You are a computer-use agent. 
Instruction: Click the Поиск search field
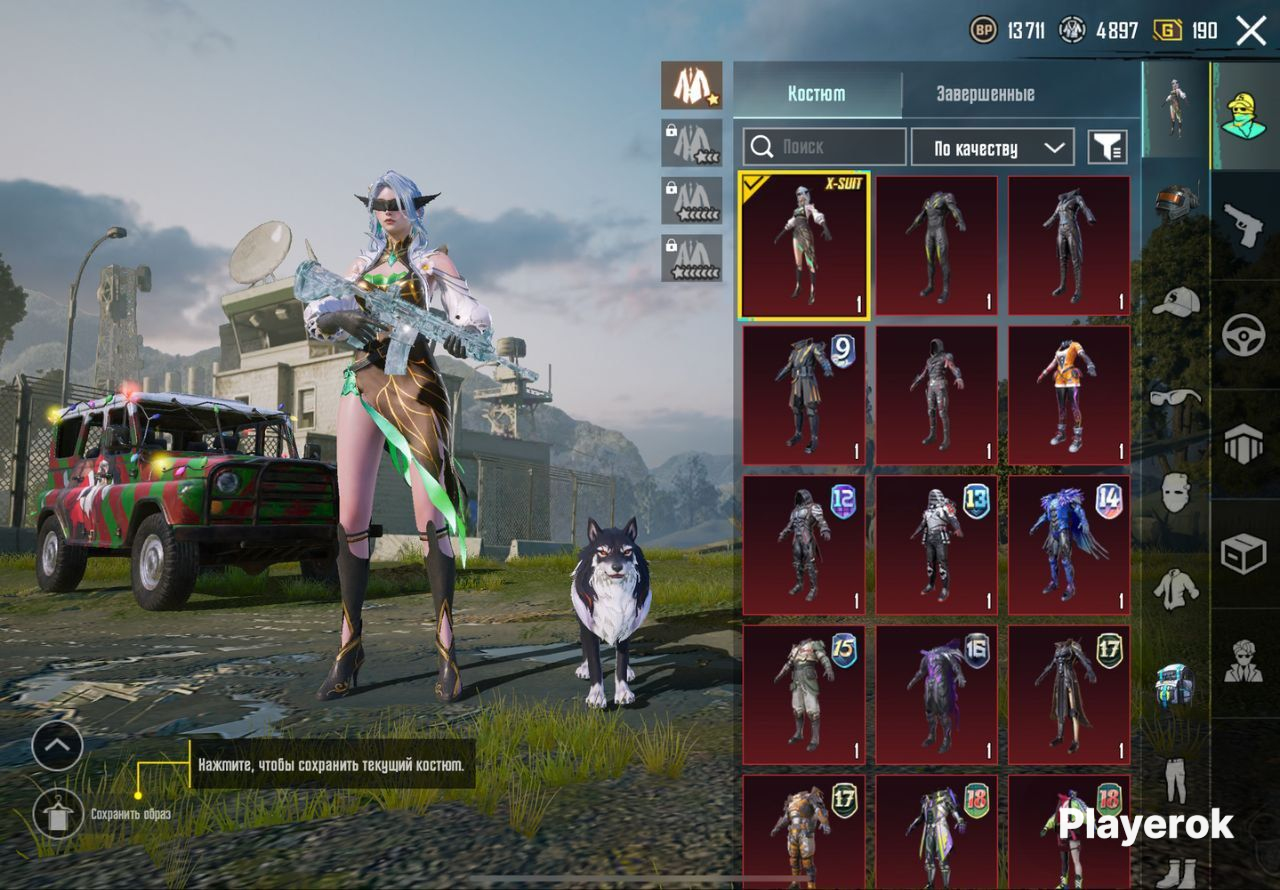[824, 147]
